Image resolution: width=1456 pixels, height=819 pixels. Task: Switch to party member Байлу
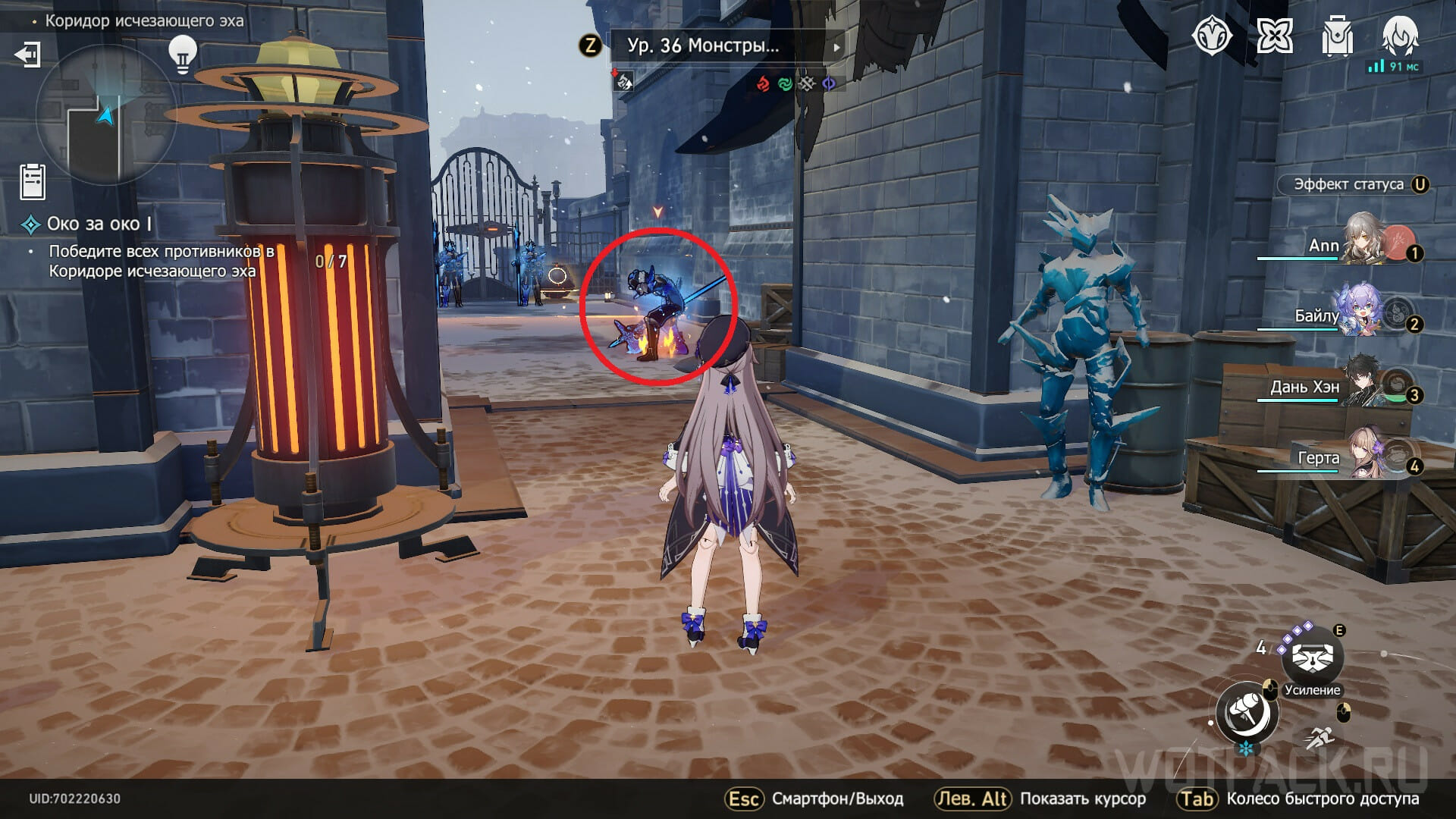(x=1365, y=312)
